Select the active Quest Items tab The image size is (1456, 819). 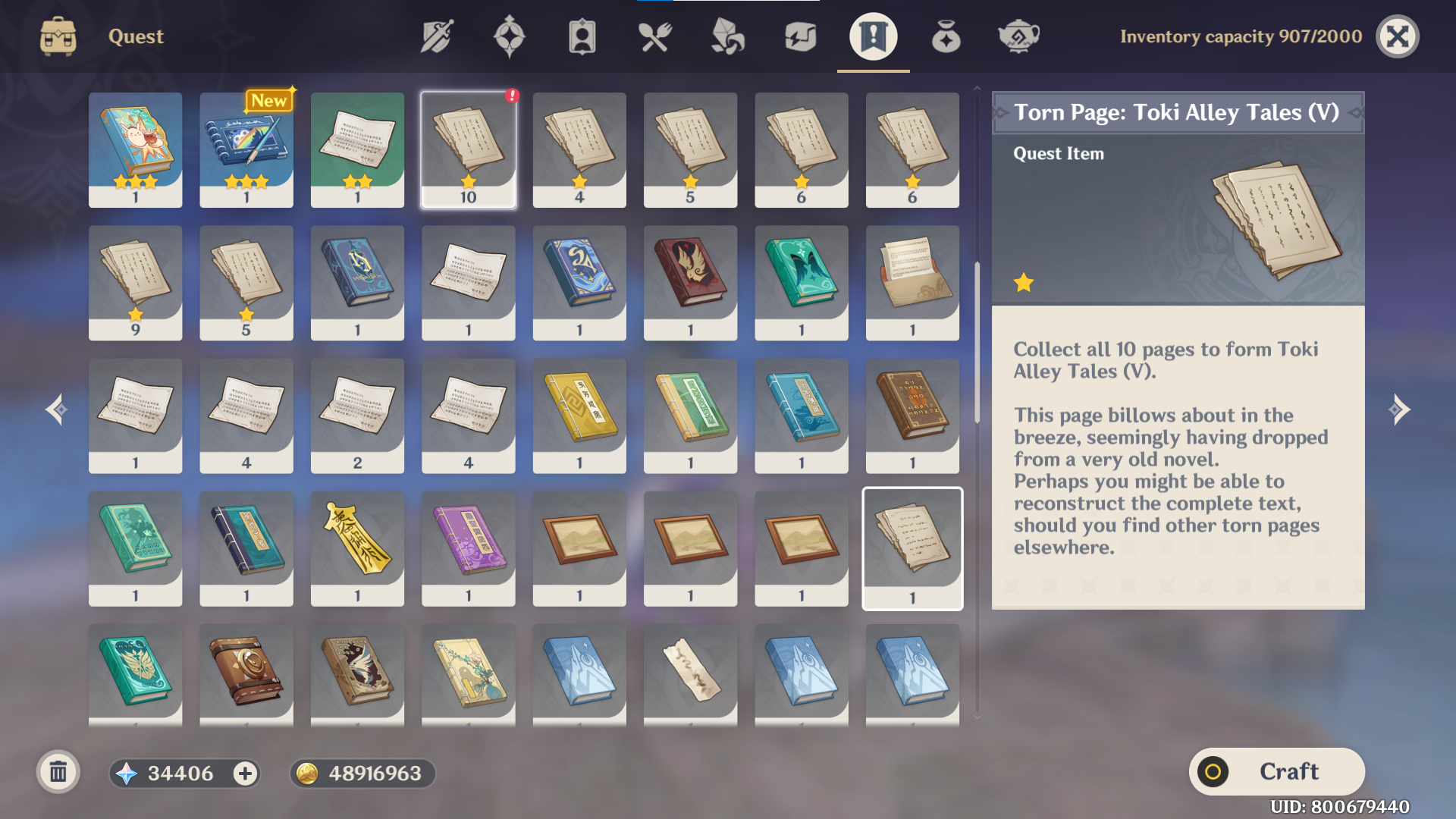click(873, 36)
